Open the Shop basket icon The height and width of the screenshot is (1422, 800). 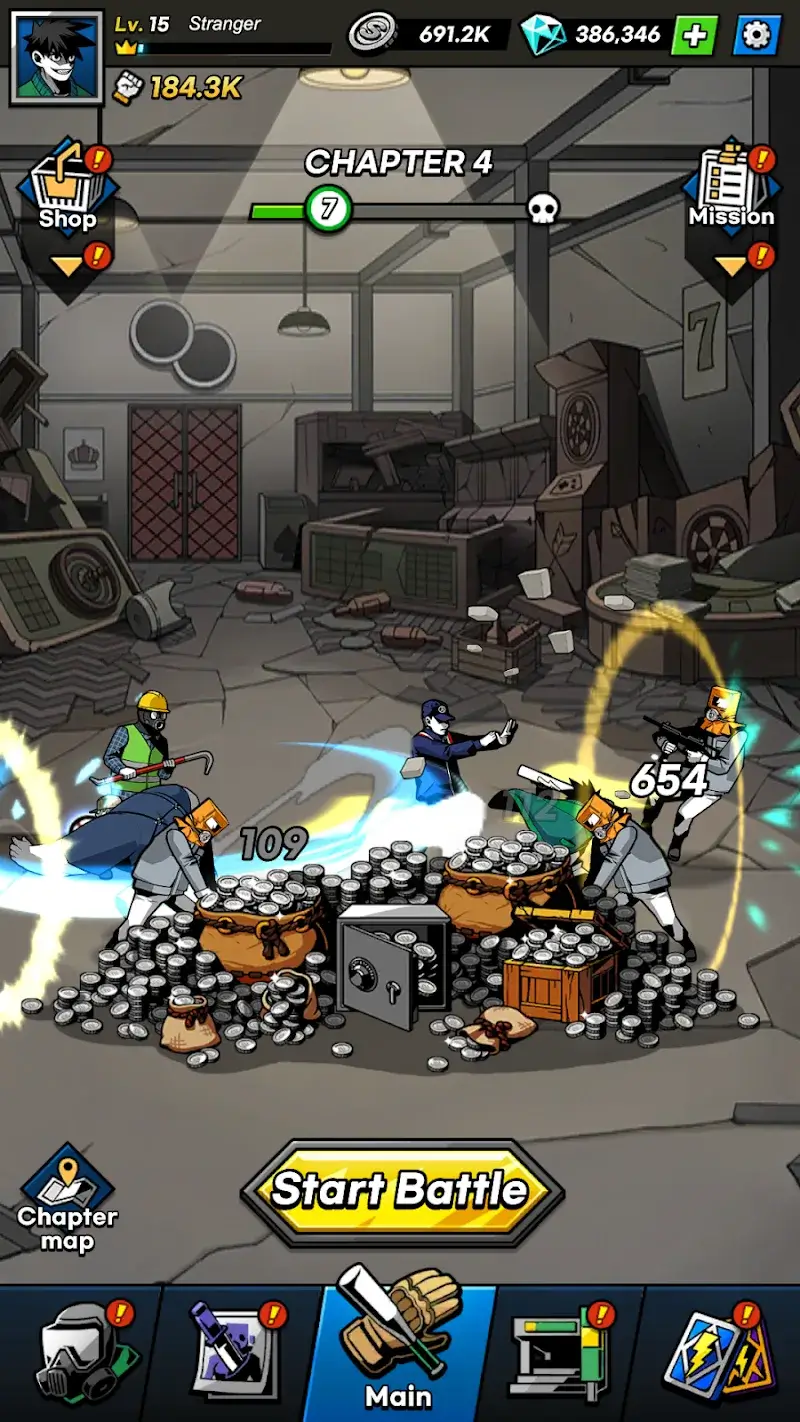pyautogui.click(x=67, y=187)
